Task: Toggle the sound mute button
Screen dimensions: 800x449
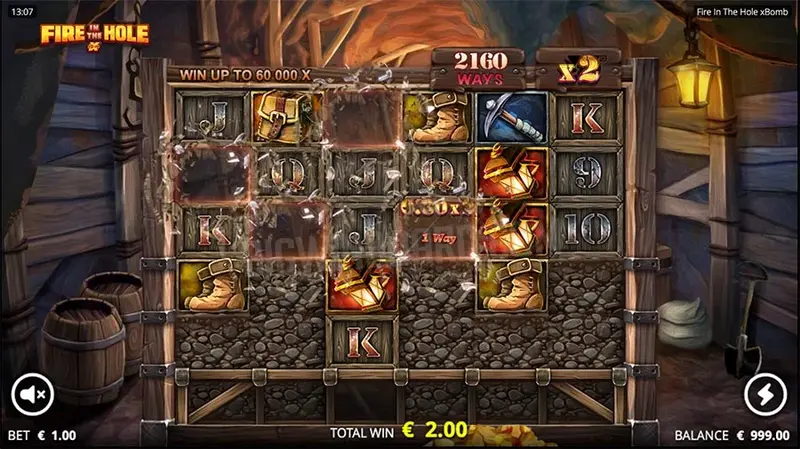Action: point(31,394)
